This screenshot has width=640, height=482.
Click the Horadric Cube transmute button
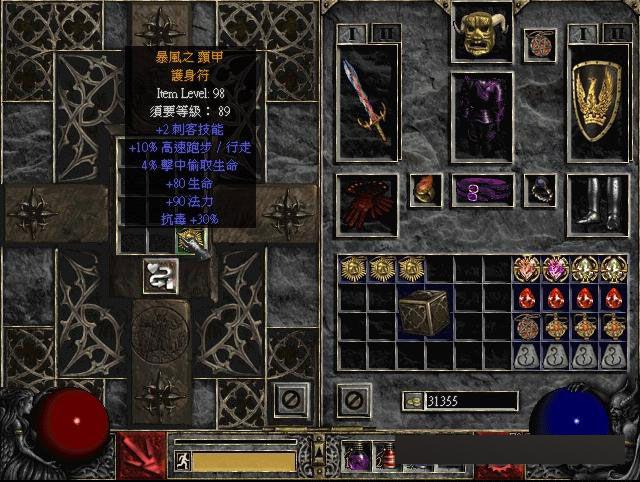pos(160,275)
